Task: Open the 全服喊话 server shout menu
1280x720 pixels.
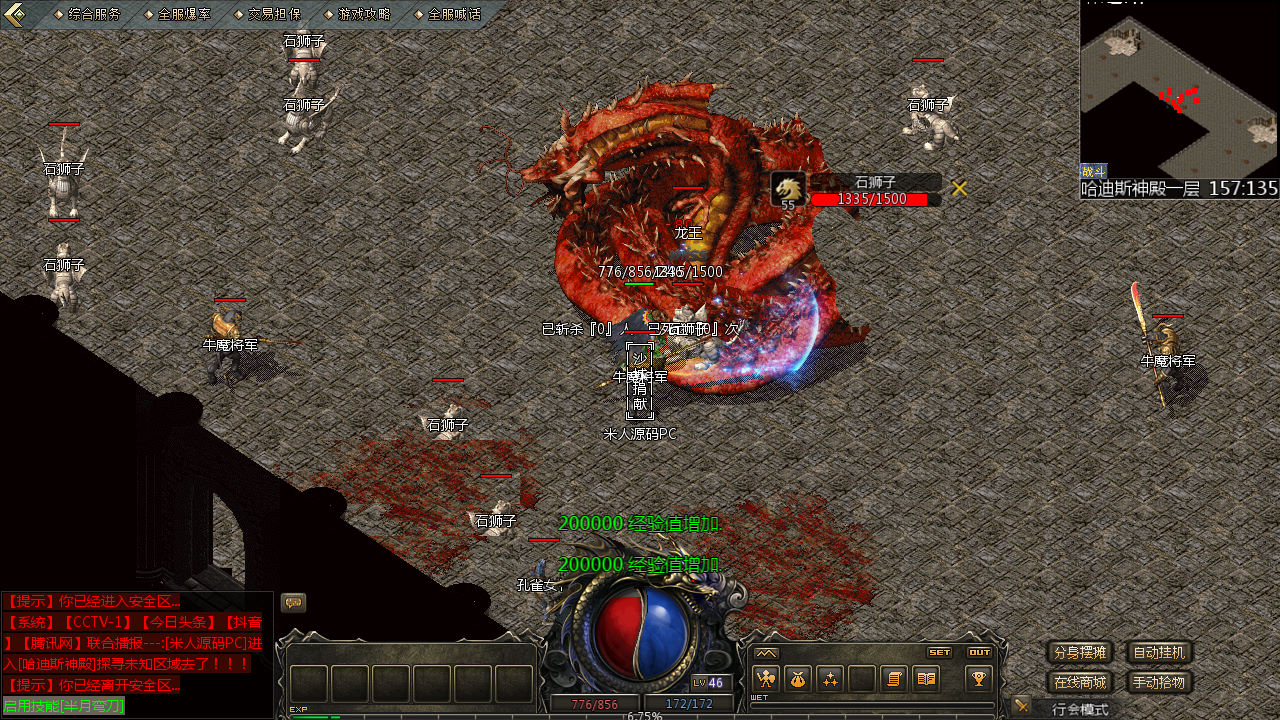Action: pos(453,14)
